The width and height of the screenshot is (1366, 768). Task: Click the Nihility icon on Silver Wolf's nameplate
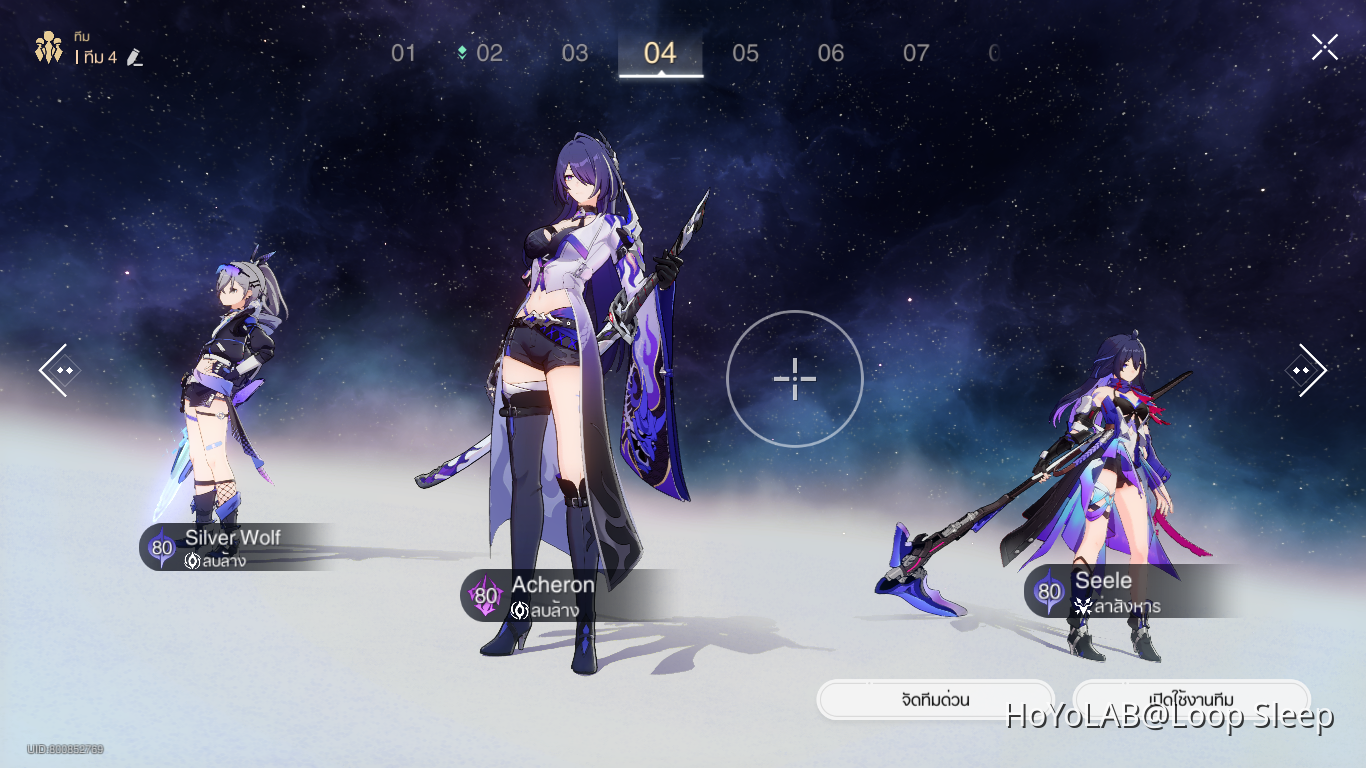point(193,560)
